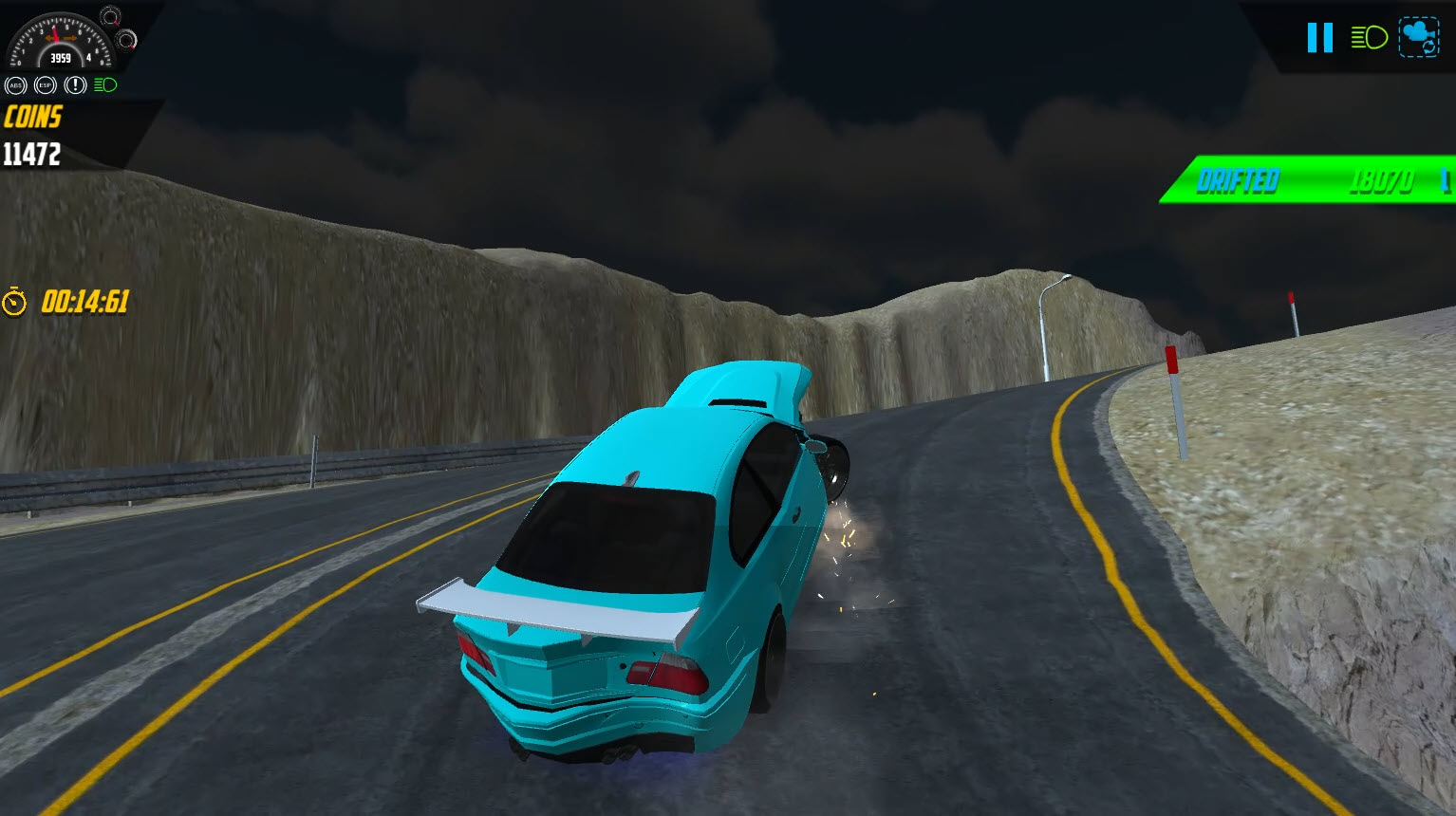Toggle the camera view with the dashed camera button
Screen dimensions: 1456x816
tap(1419, 37)
